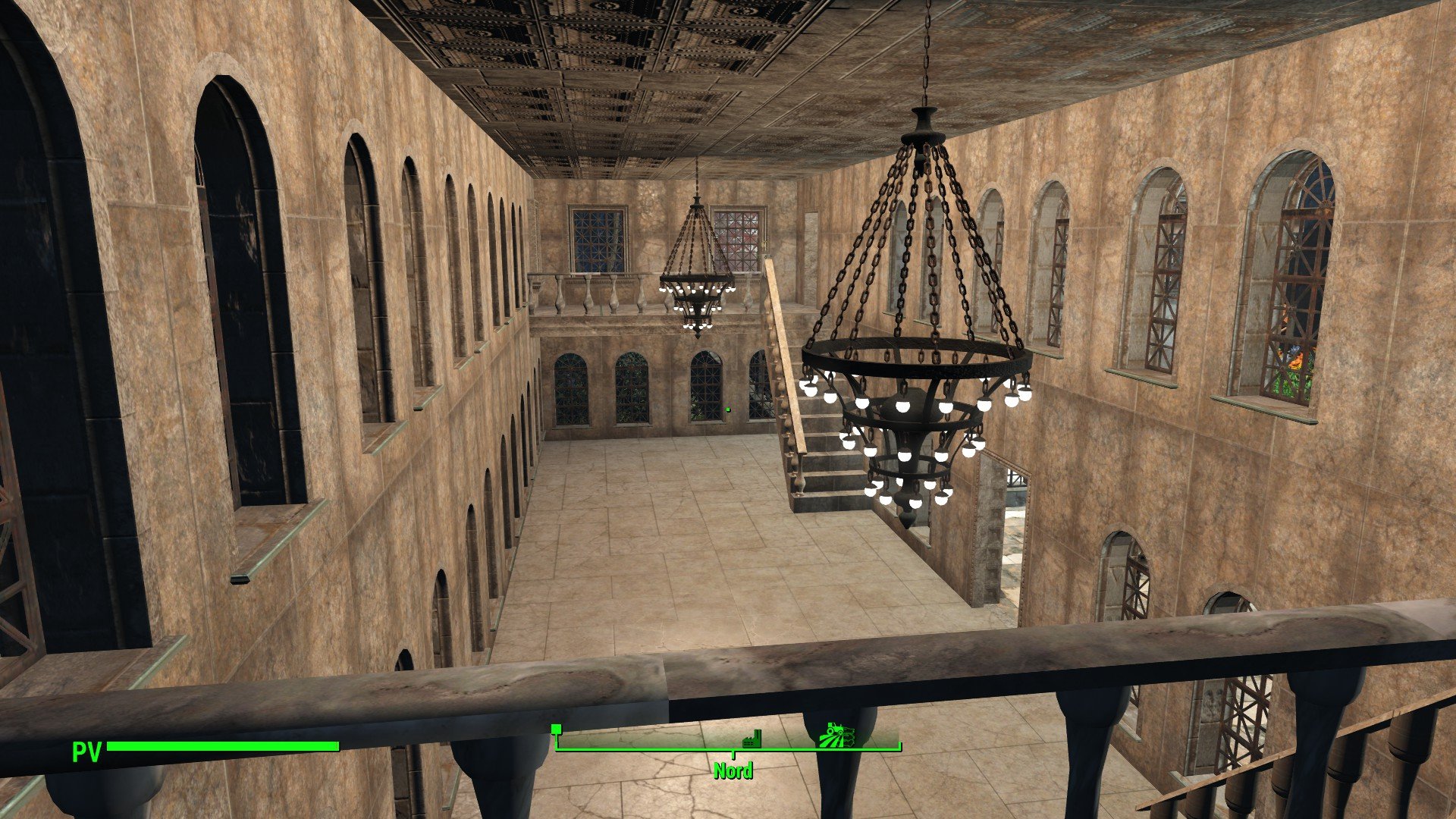1456x819 pixels.
Task: Select the tractor farm marker on the compass
Action: coord(837,735)
